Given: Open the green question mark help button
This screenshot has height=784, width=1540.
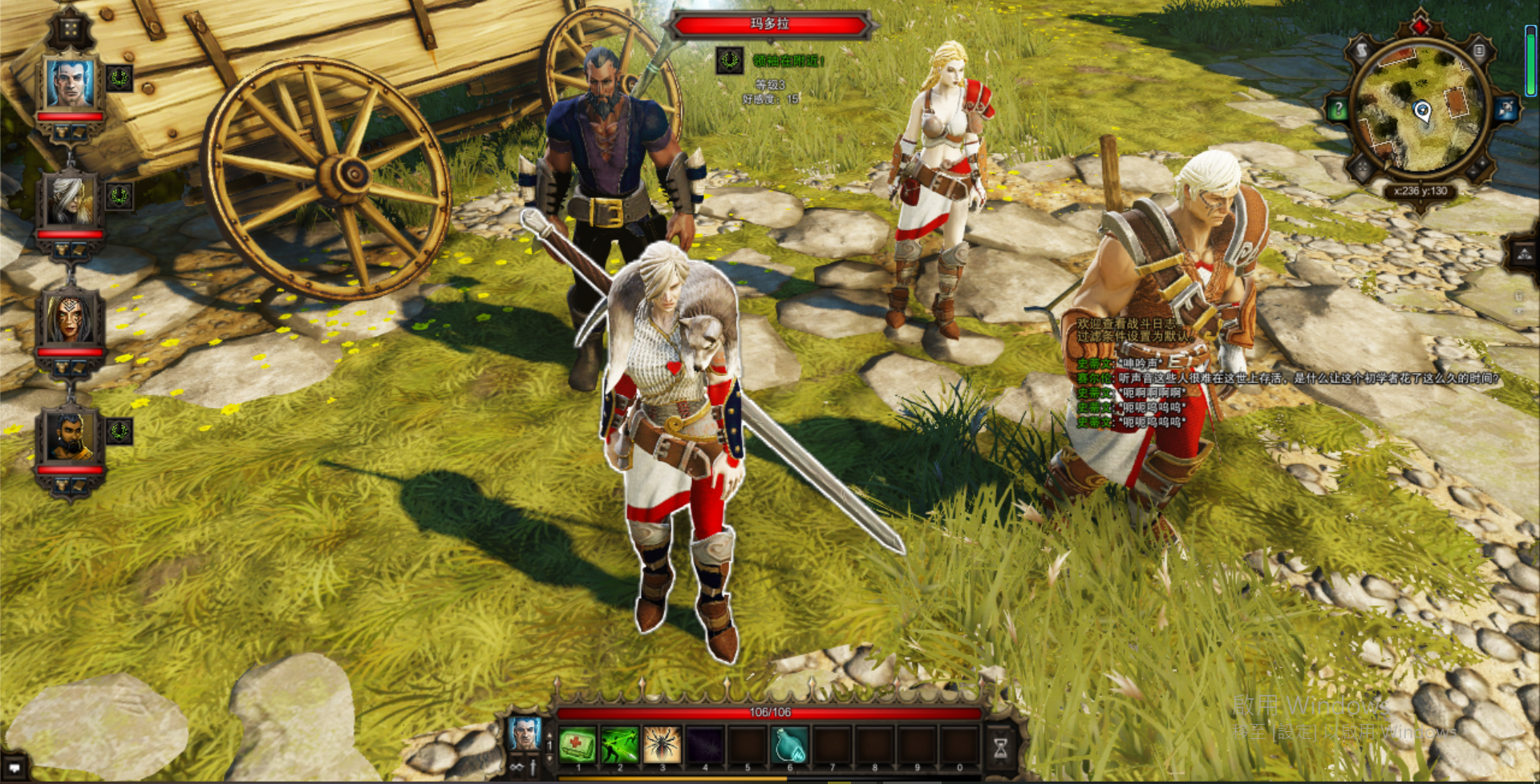Looking at the screenshot, I should (x=1337, y=110).
